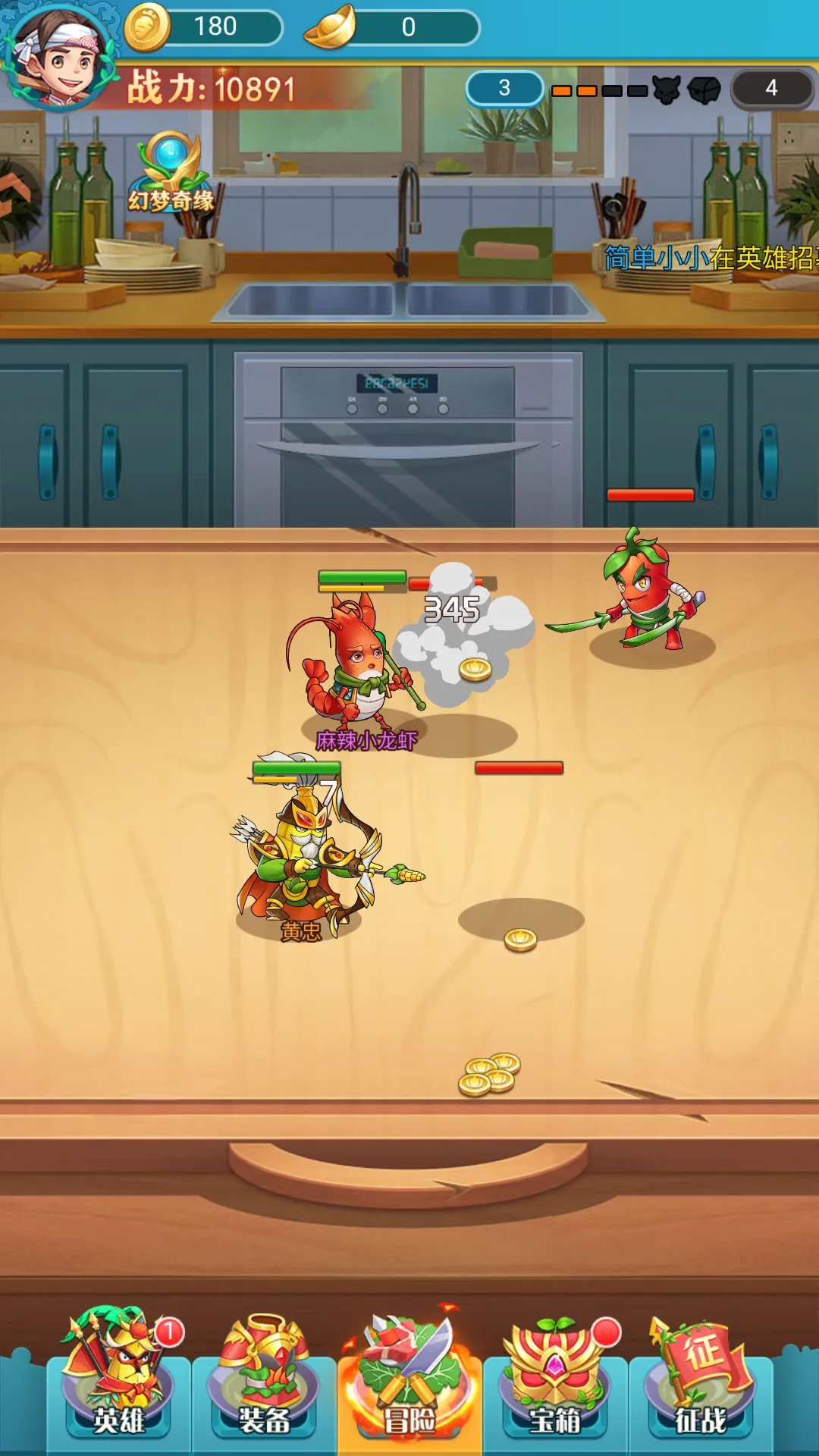Screen dimensions: 819x1456
Task: Open the gold ingot currency counter
Action: [x=391, y=28]
